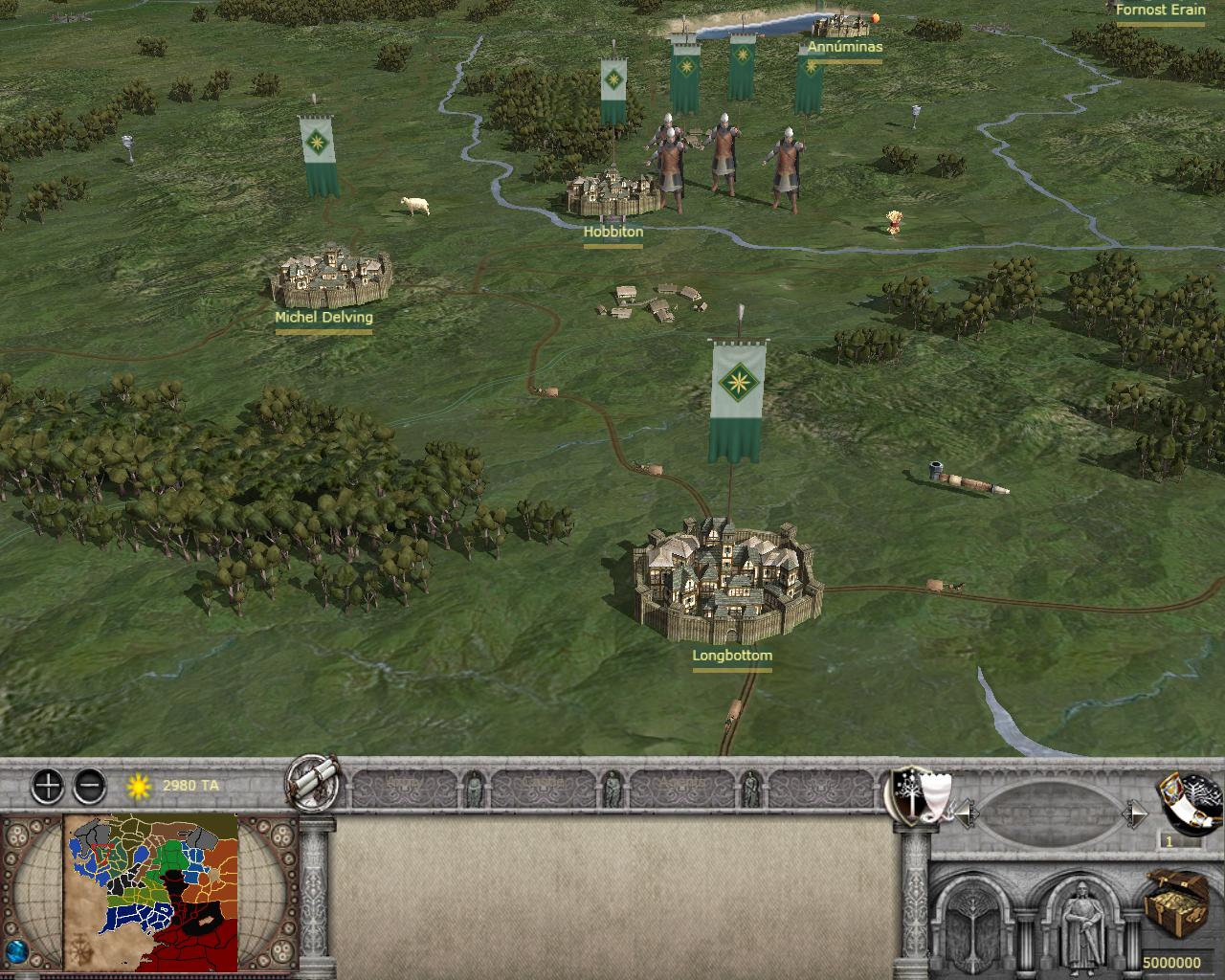Open the scroll messages icon
This screenshot has height=980, width=1225.
[312, 783]
